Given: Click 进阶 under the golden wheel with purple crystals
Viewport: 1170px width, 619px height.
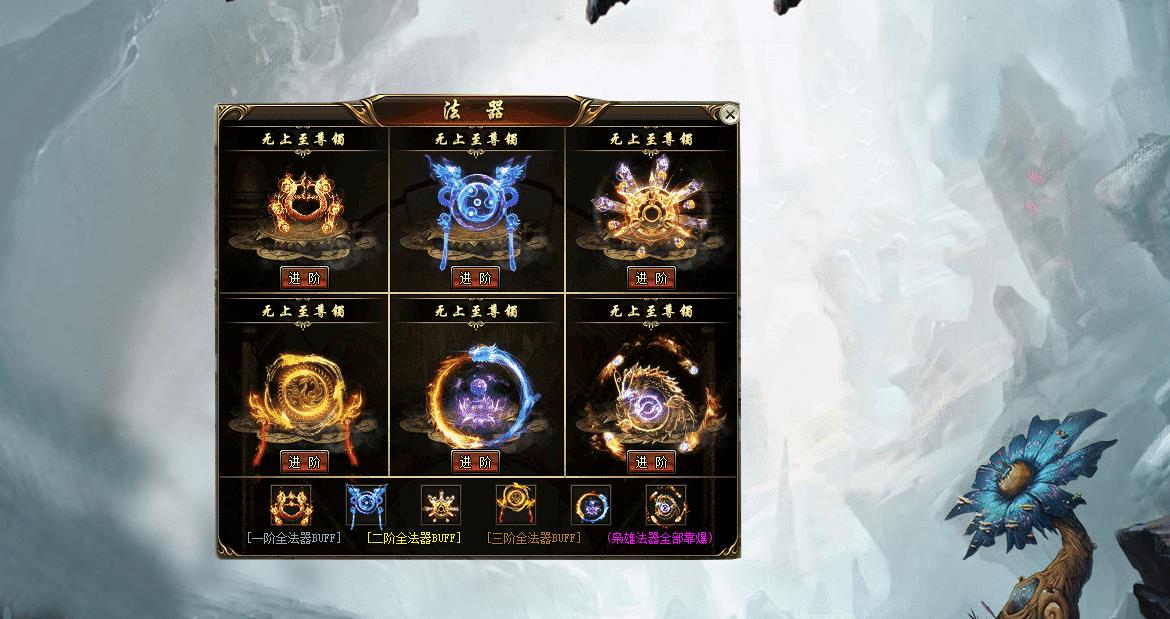Looking at the screenshot, I should pos(651,278).
